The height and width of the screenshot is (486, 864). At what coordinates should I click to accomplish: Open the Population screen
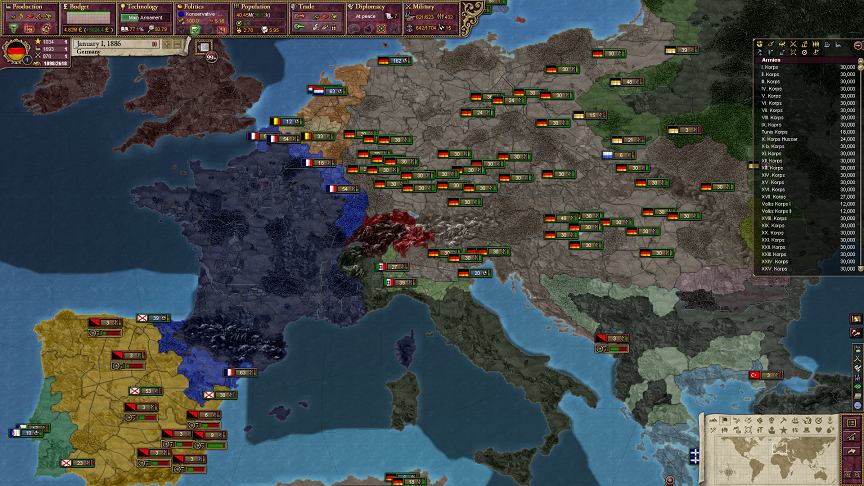pyautogui.click(x=259, y=6)
